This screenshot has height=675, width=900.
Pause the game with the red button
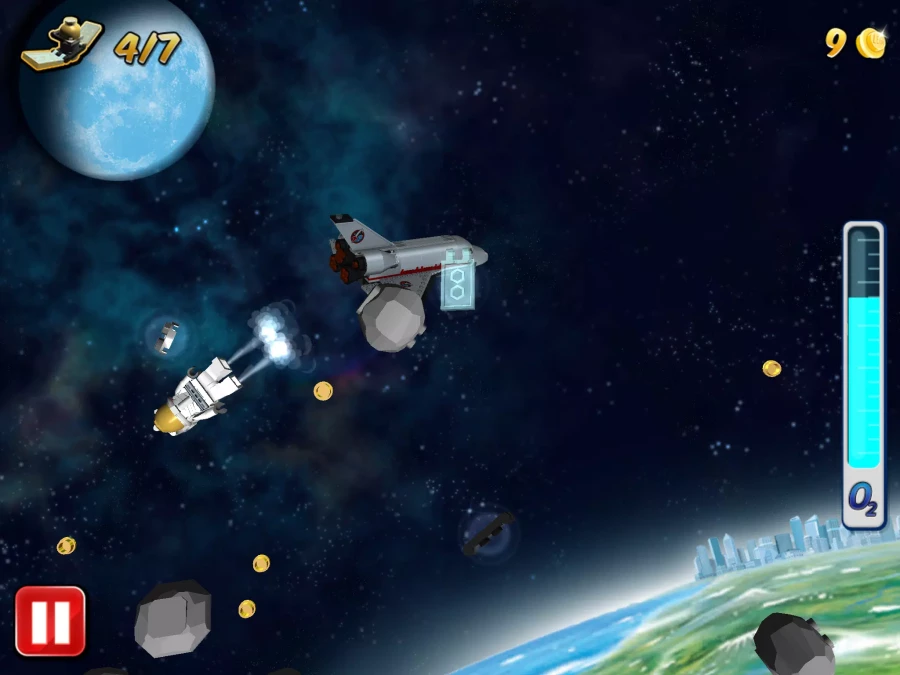pos(50,621)
